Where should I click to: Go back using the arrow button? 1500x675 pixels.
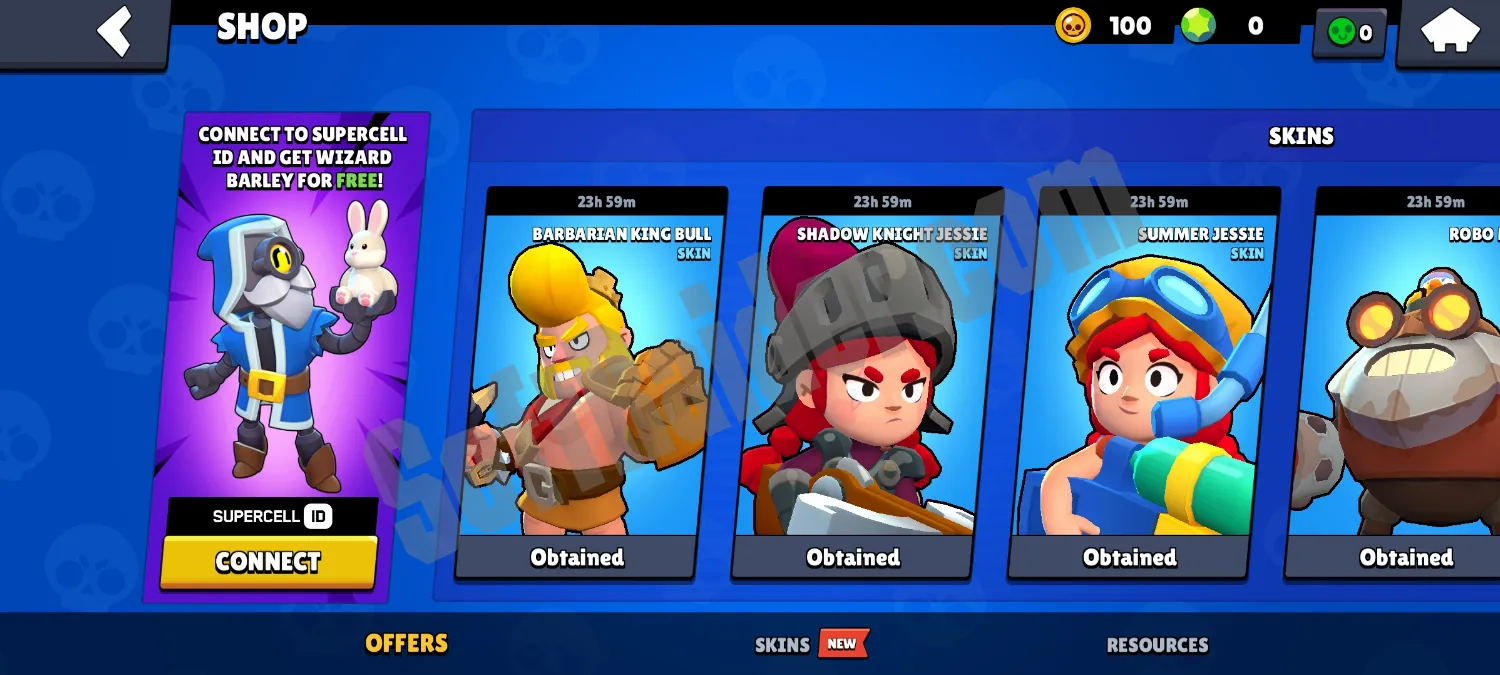[x=113, y=30]
